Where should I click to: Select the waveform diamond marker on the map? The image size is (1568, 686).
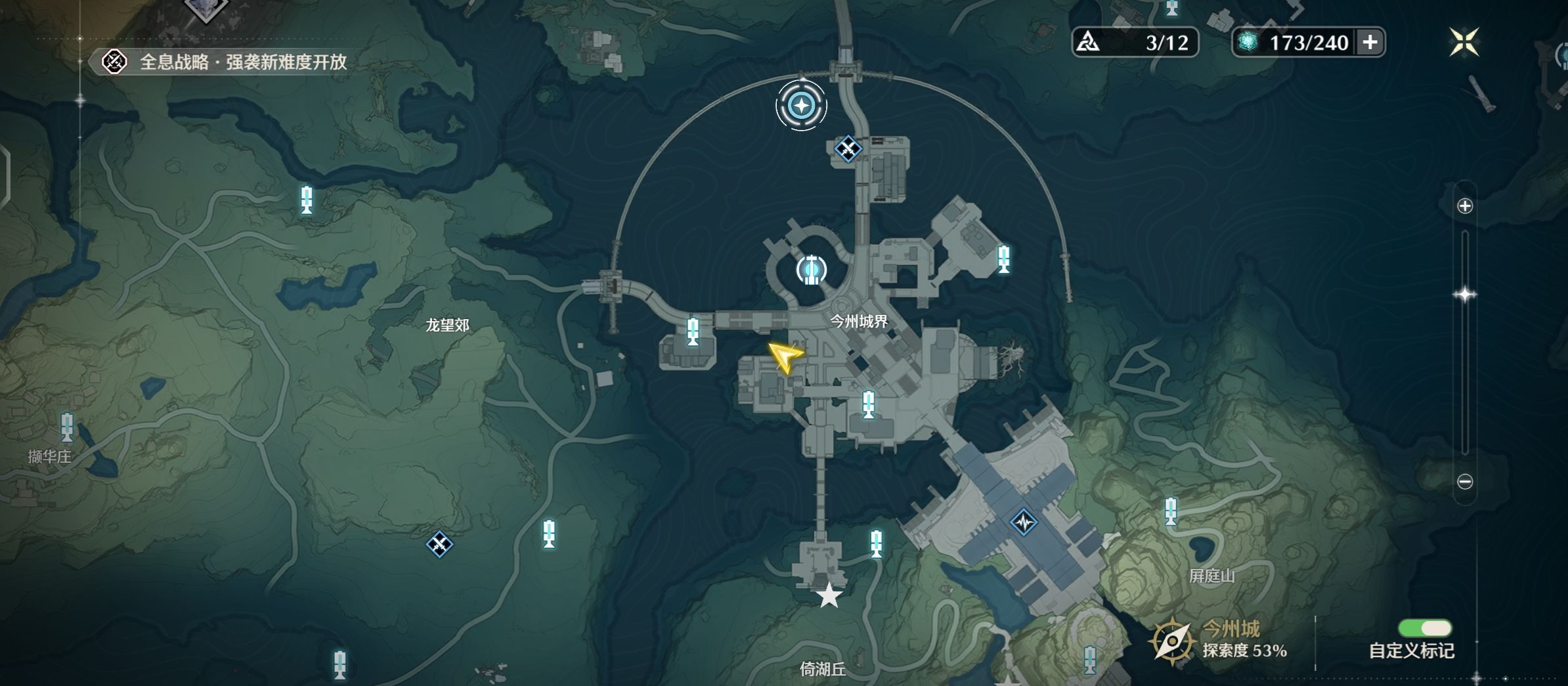[1024, 523]
